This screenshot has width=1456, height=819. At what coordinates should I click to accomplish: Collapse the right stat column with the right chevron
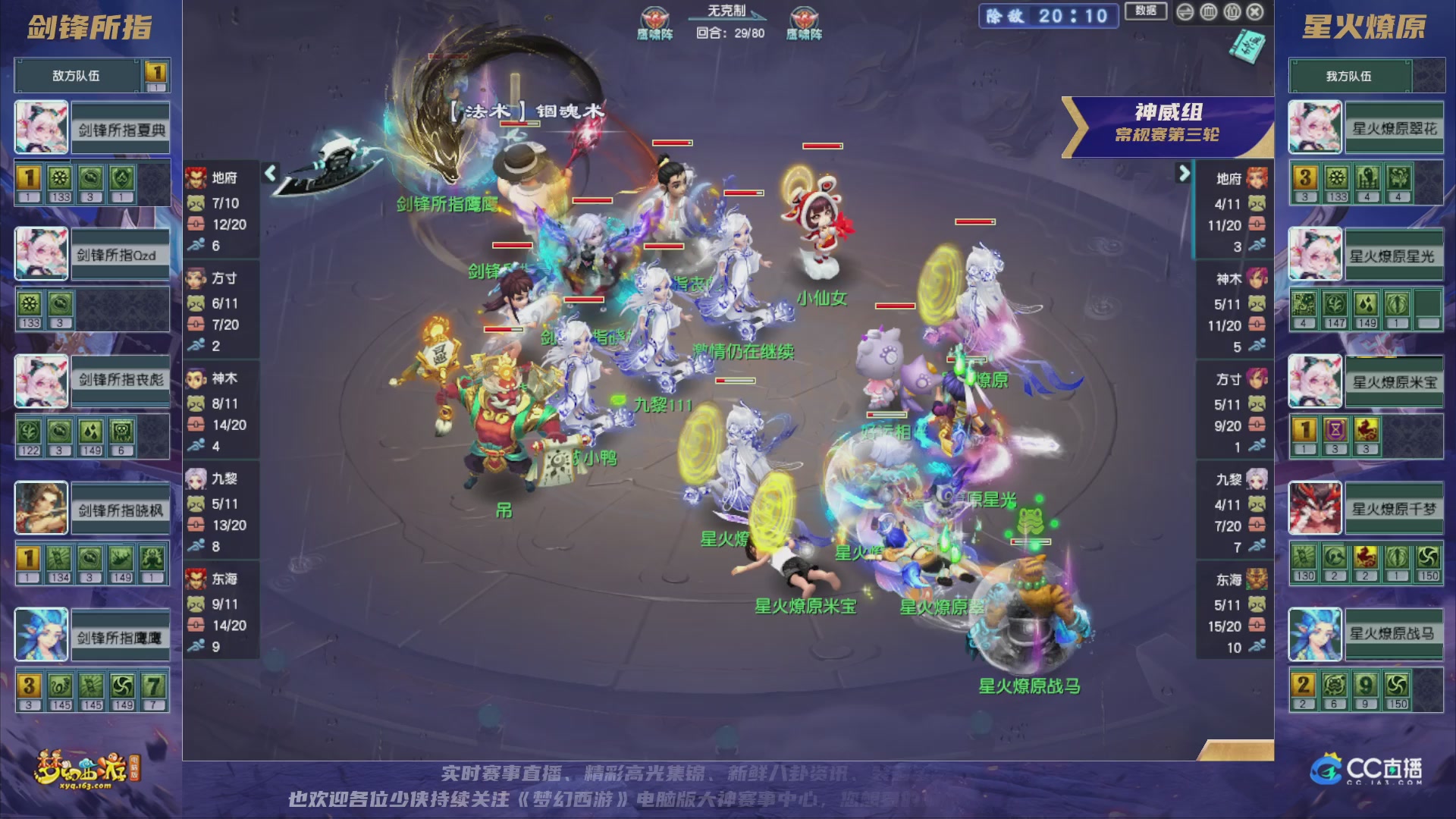[x=1186, y=174]
